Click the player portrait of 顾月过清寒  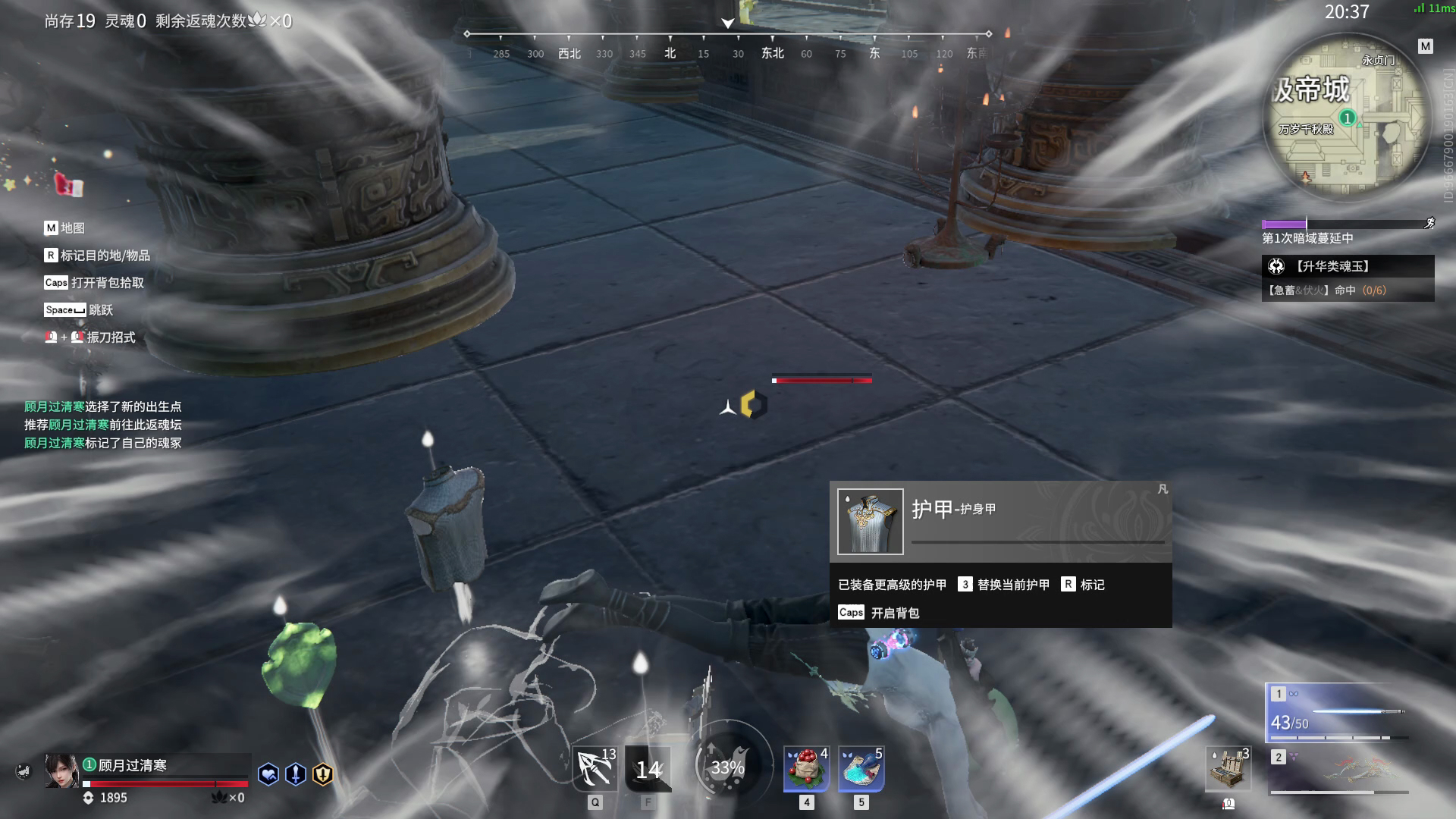tap(61, 771)
